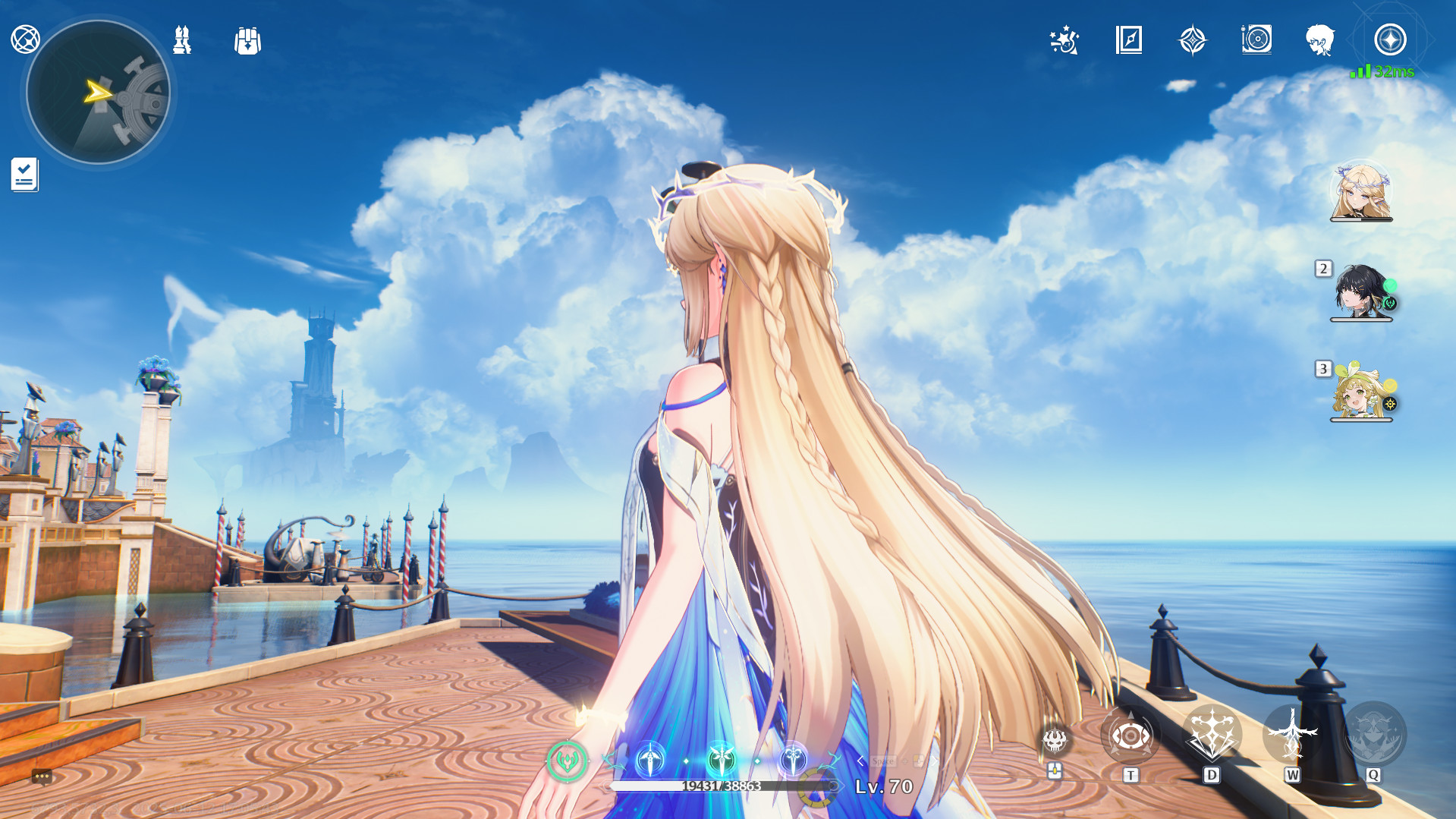Screen dimensions: 1456x819
Task: Select the knight chess piece menu icon
Action: point(181,39)
